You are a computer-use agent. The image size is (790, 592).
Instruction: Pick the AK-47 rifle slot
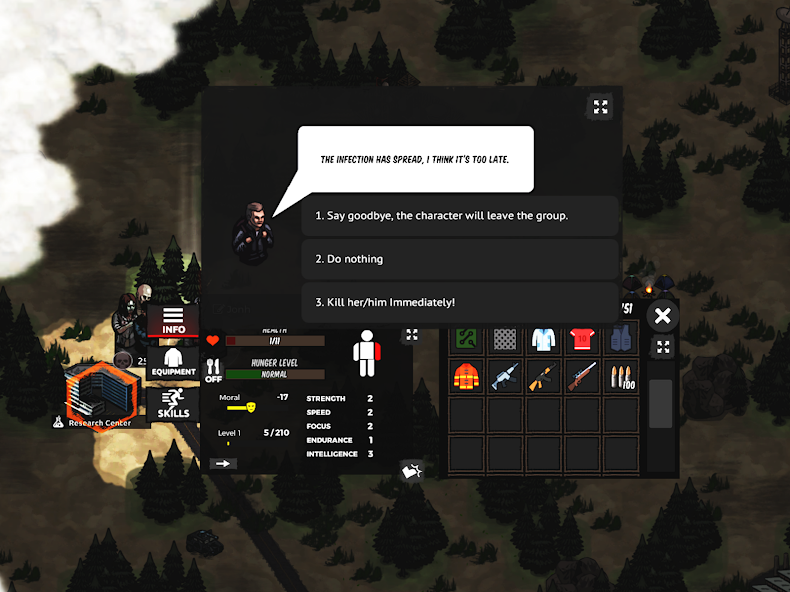click(544, 377)
